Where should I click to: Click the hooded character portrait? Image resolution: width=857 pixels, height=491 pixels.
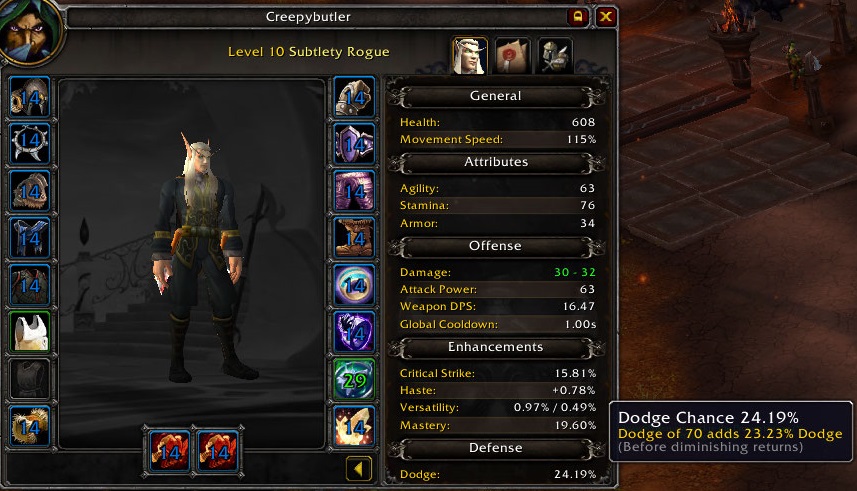coord(30,32)
